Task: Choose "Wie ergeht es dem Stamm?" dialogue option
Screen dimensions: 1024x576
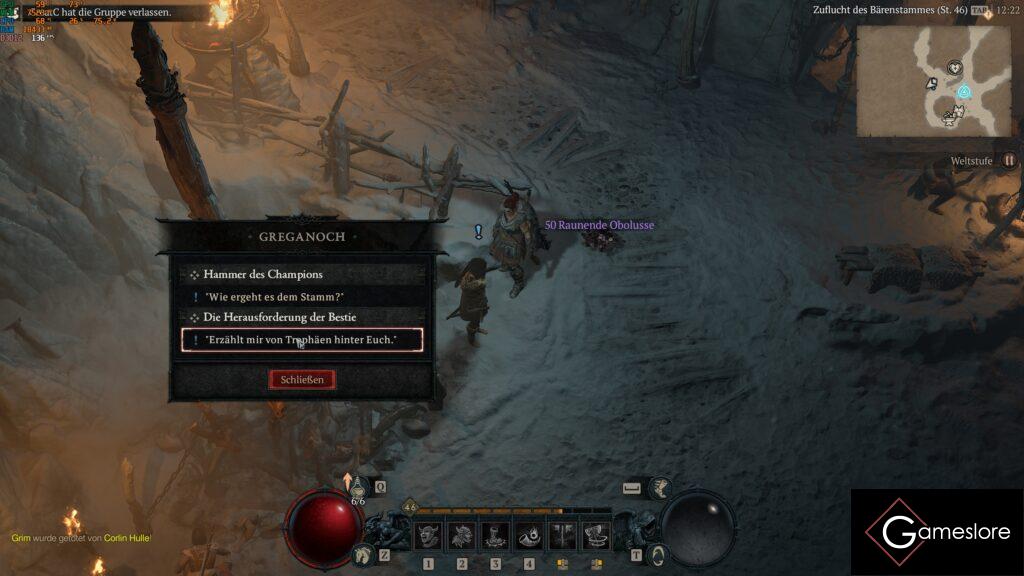Action: [x=275, y=297]
